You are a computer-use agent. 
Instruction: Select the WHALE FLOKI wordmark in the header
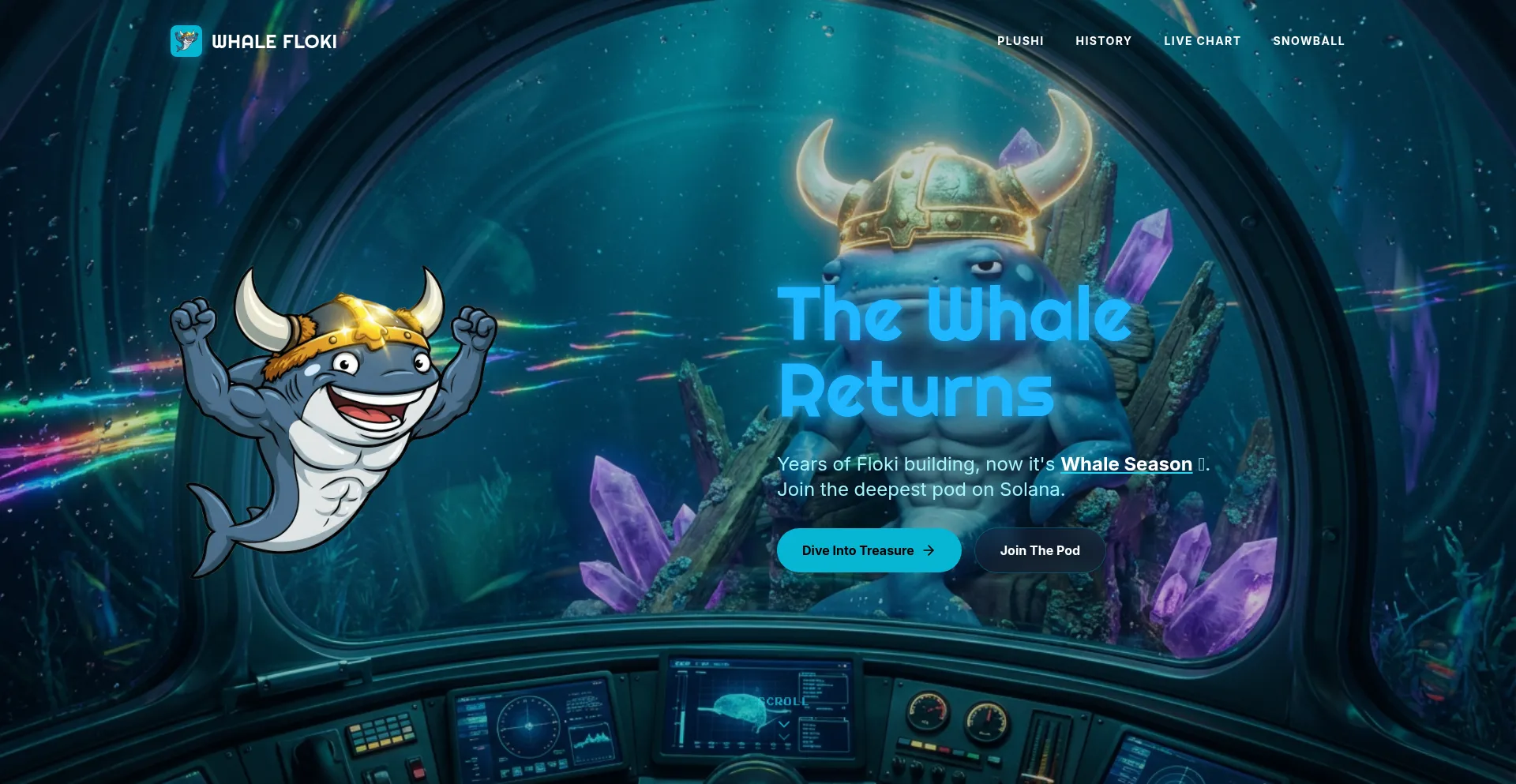click(273, 41)
